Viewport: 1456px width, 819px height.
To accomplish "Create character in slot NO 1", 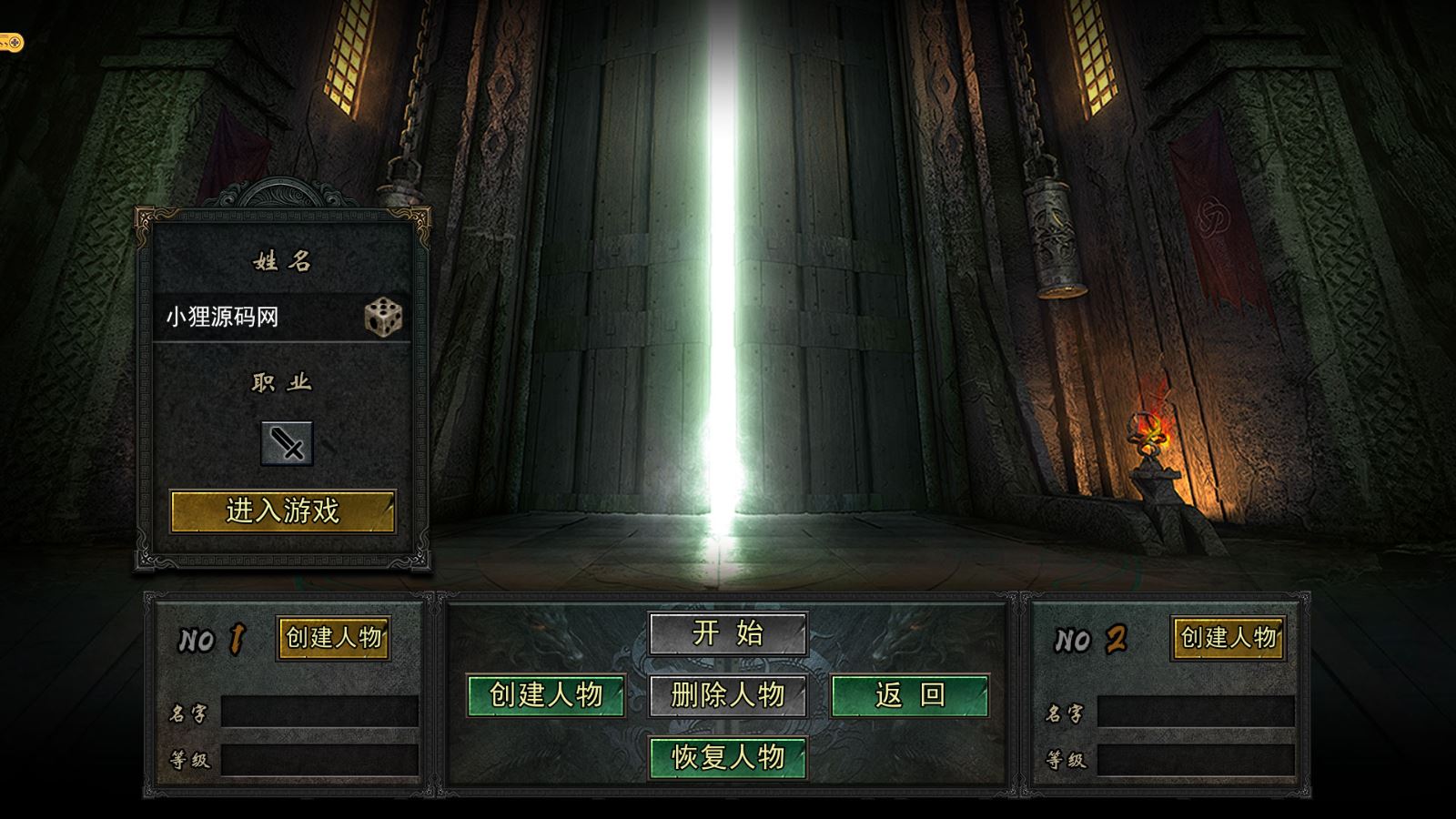I will pos(334,638).
